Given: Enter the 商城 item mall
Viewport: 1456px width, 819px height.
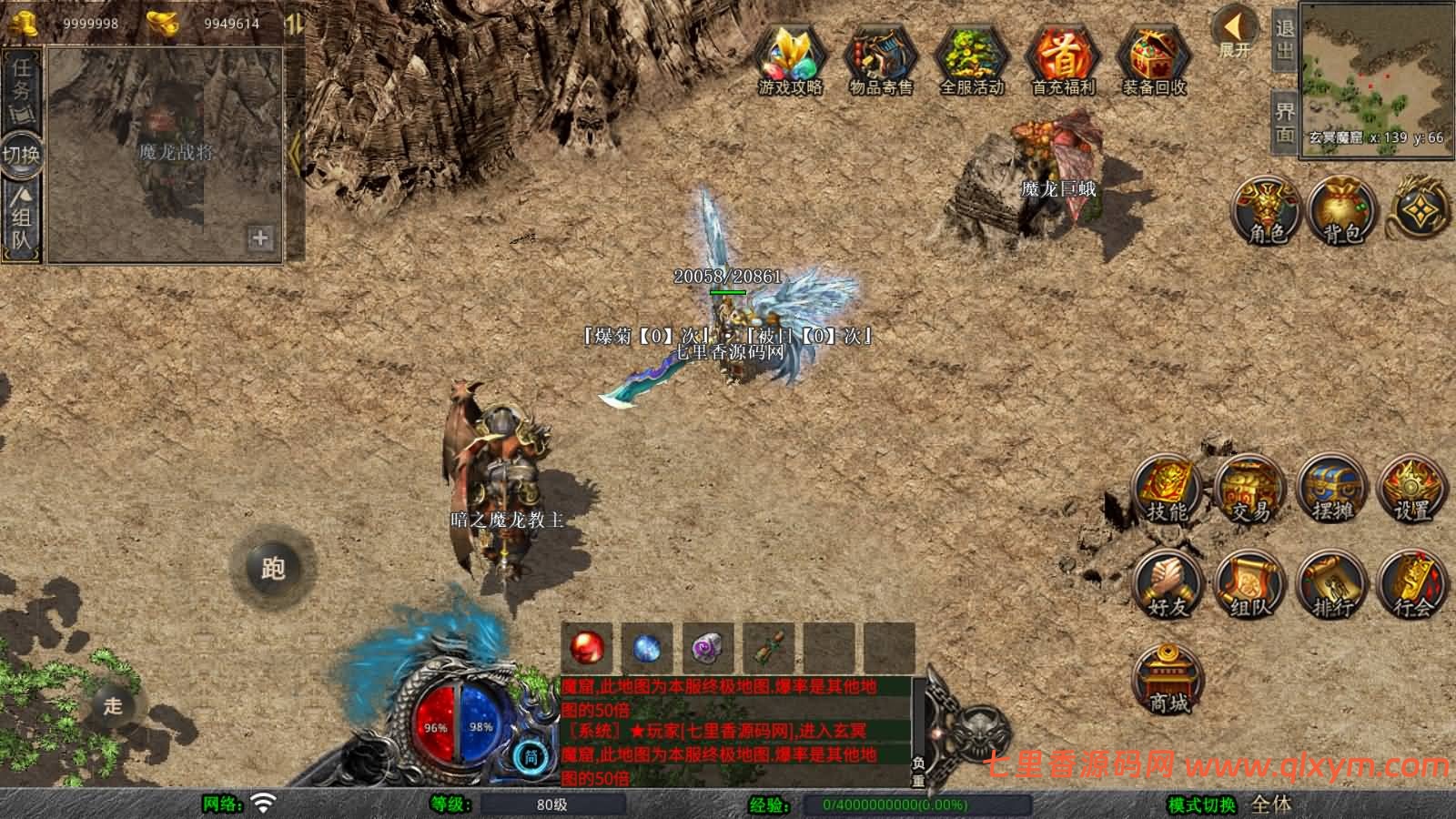Looking at the screenshot, I should pos(1168,675).
